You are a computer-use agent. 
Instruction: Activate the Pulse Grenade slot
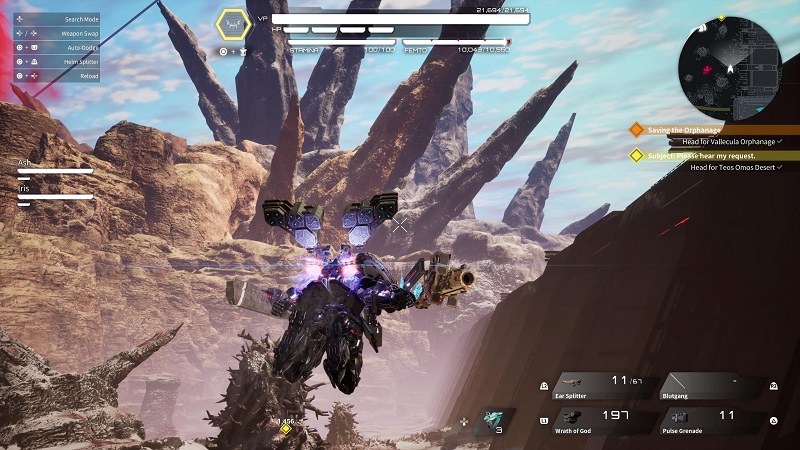coord(712,419)
